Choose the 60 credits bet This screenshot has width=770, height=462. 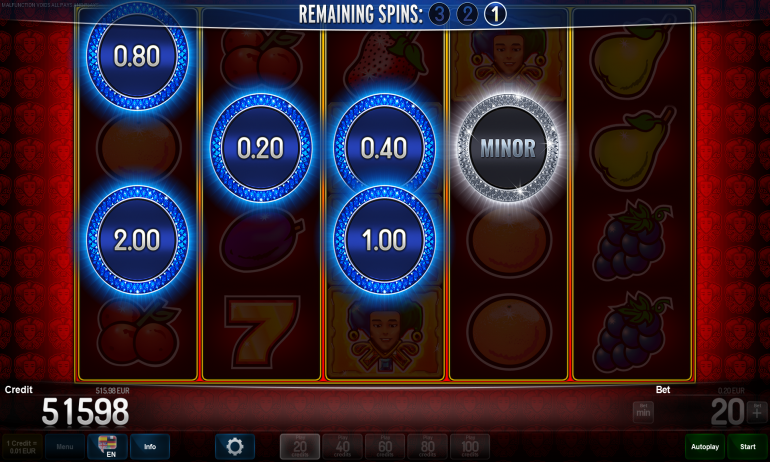point(385,446)
